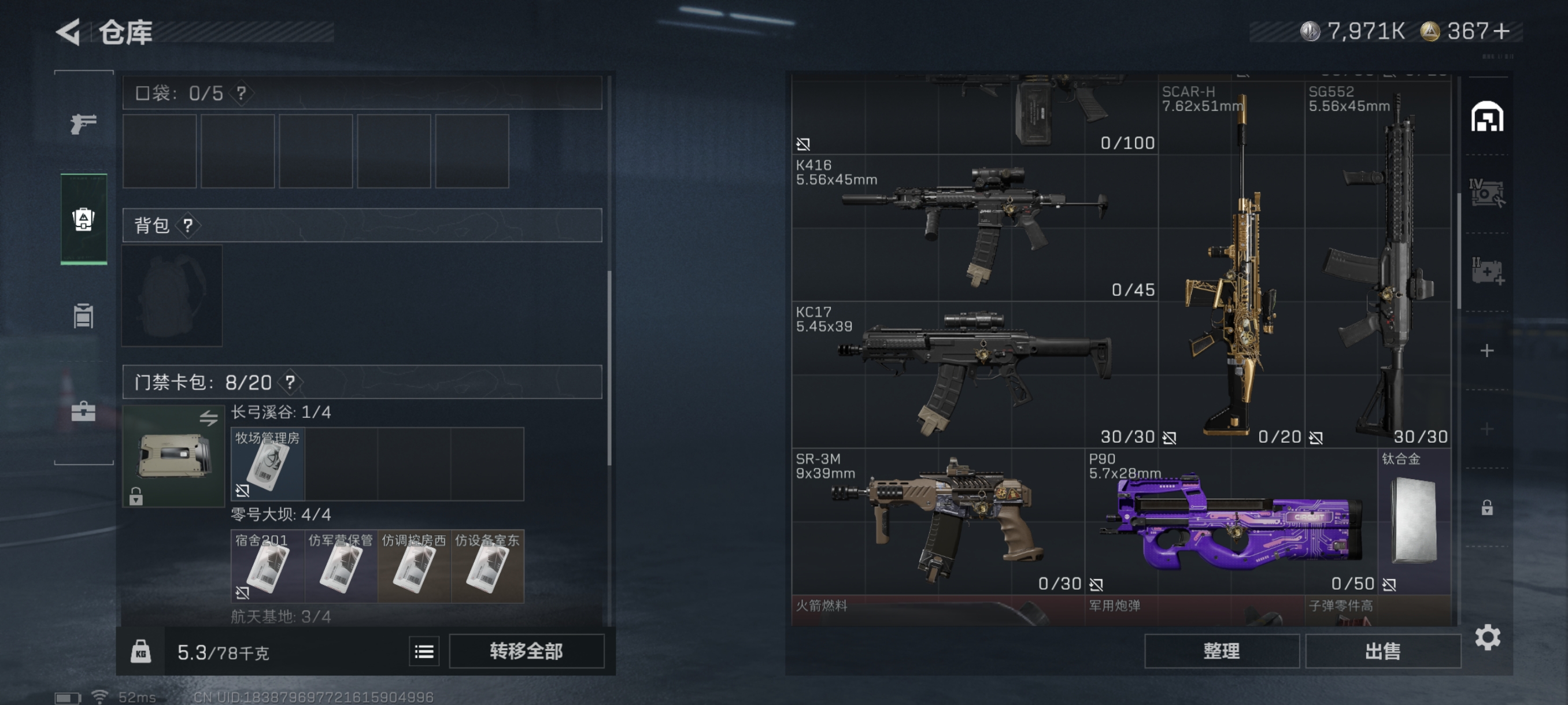Select the 牧场管理房 keycard
The image size is (1568, 705).
coord(267,464)
